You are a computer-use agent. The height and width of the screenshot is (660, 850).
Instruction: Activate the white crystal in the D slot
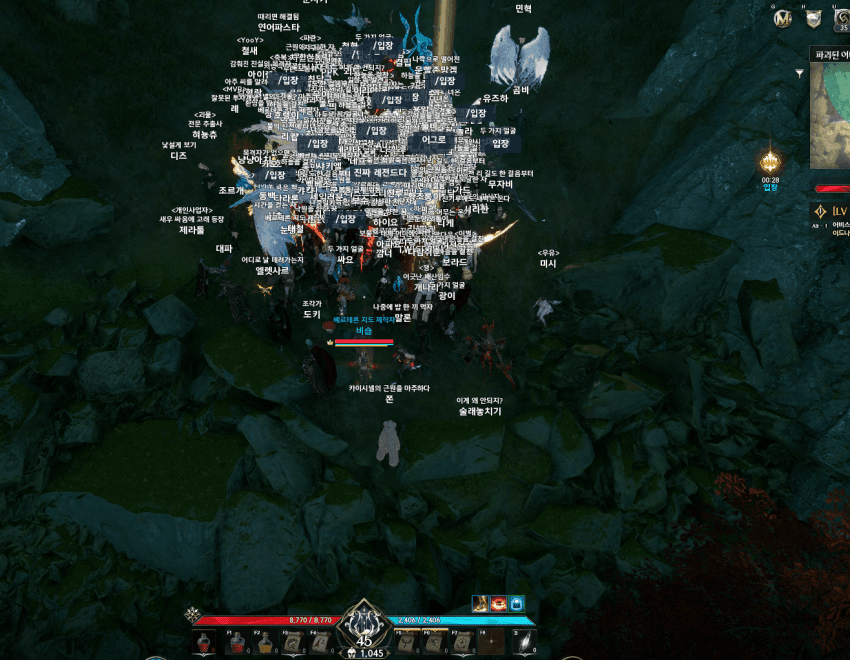click(523, 643)
